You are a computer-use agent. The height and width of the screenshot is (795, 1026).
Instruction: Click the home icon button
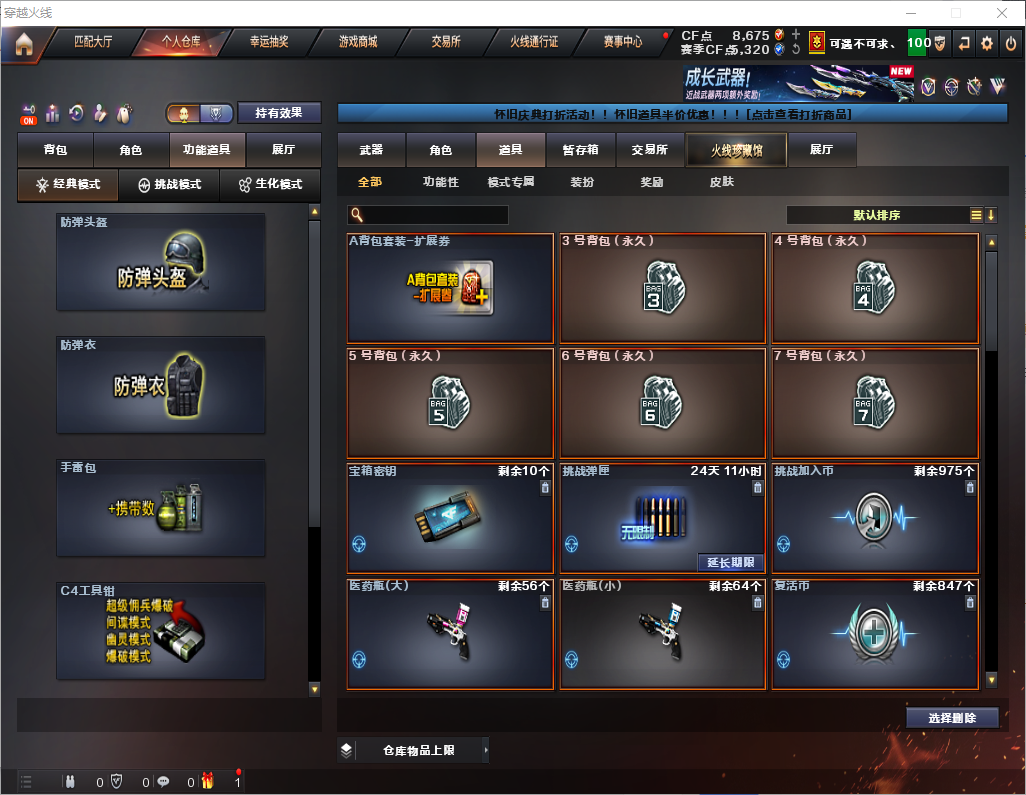coord(24,44)
